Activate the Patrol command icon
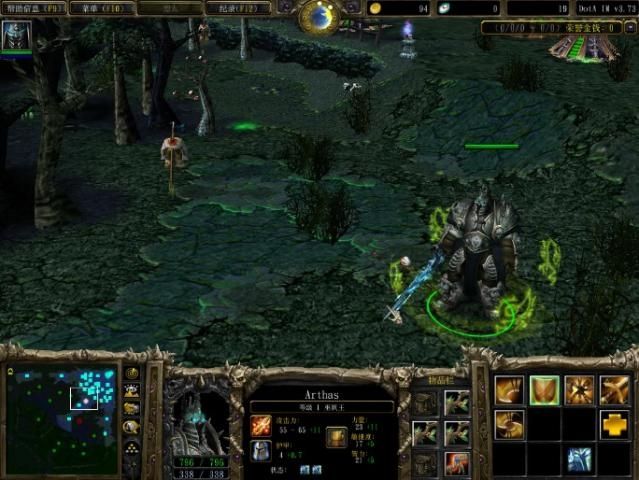The height and width of the screenshot is (480, 639). tap(509, 424)
